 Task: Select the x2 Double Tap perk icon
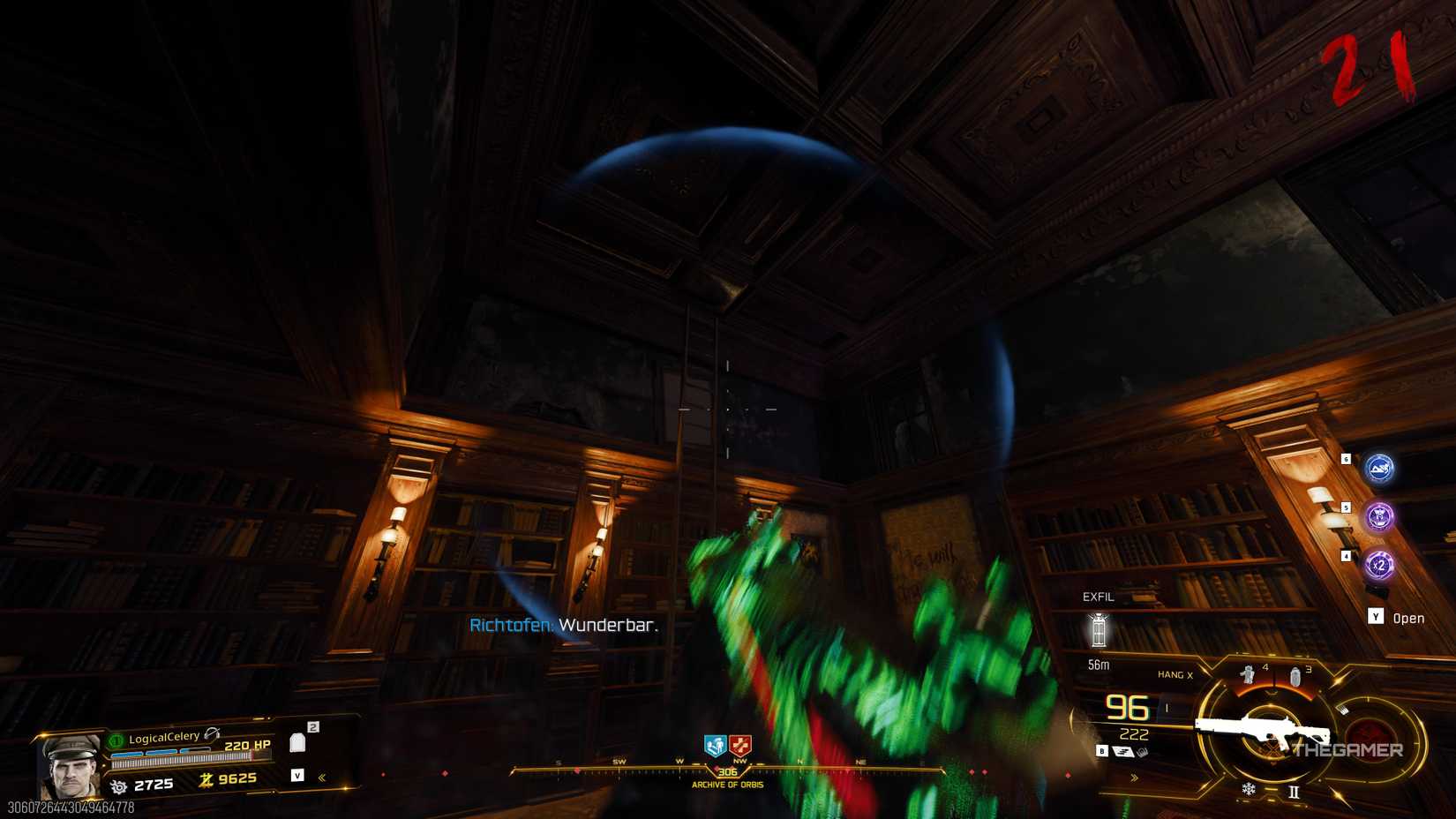pyautogui.click(x=1378, y=564)
